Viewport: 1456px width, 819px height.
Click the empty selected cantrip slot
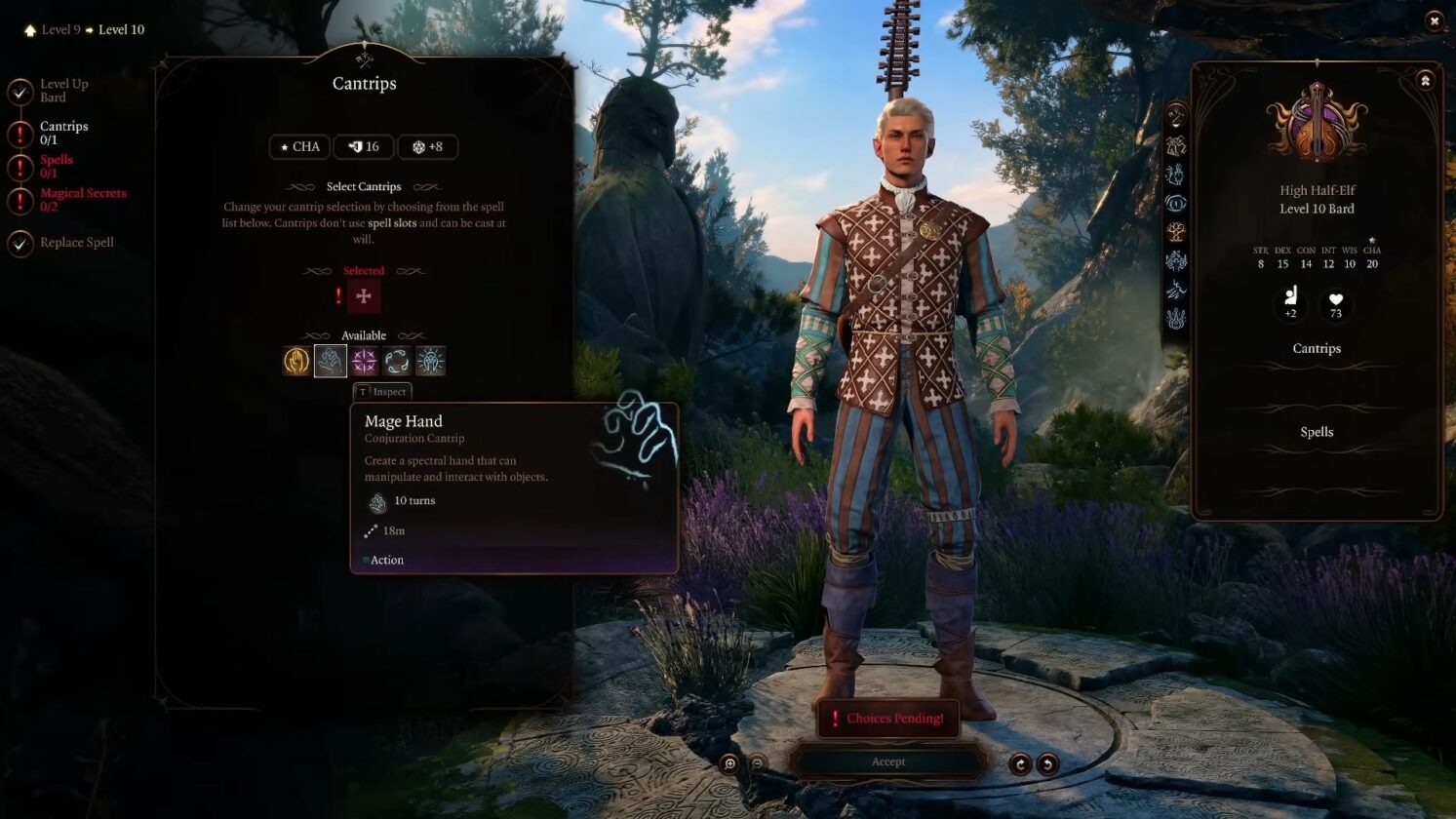(x=364, y=296)
